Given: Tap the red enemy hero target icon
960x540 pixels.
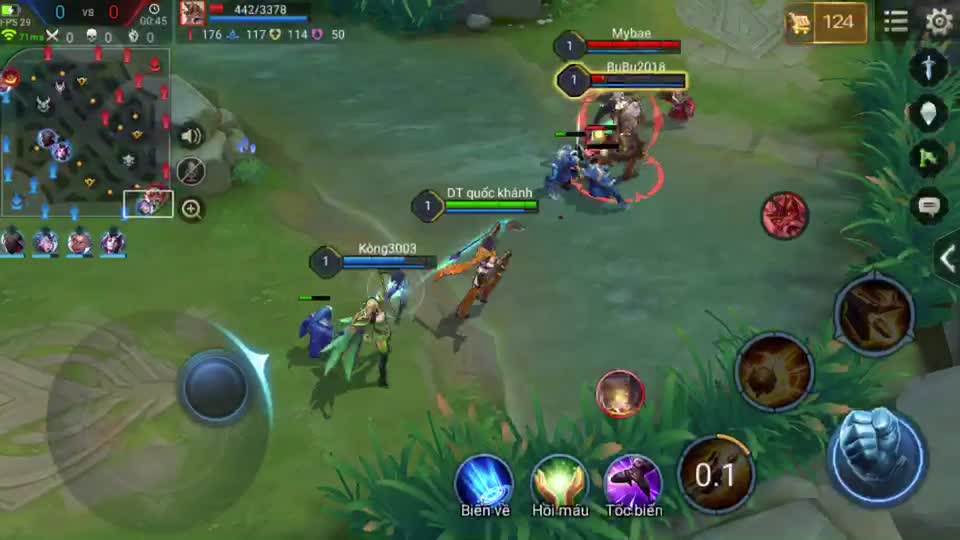Looking at the screenshot, I should coord(785,215).
